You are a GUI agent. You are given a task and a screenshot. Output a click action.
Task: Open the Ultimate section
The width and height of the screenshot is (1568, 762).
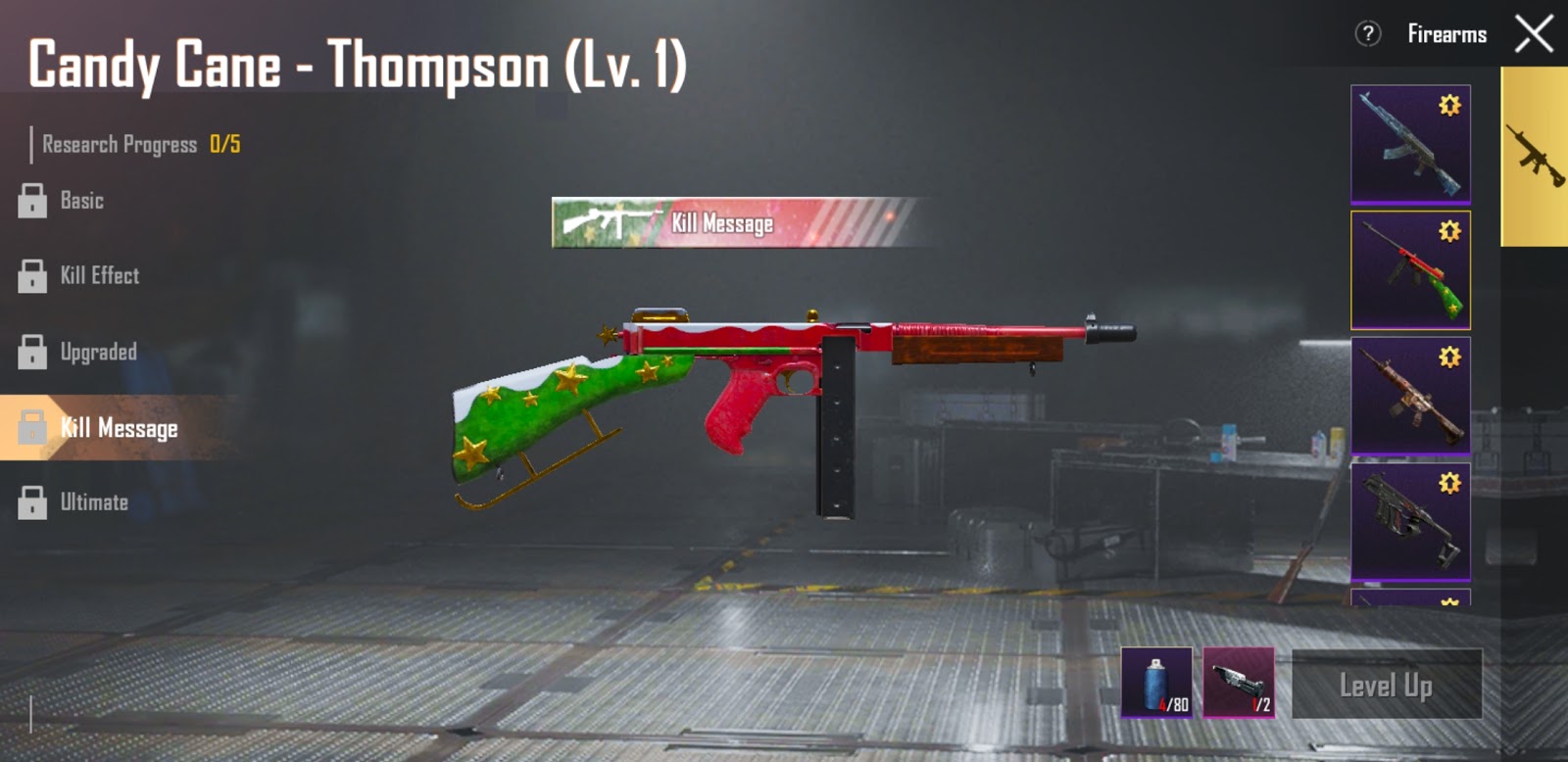point(93,501)
